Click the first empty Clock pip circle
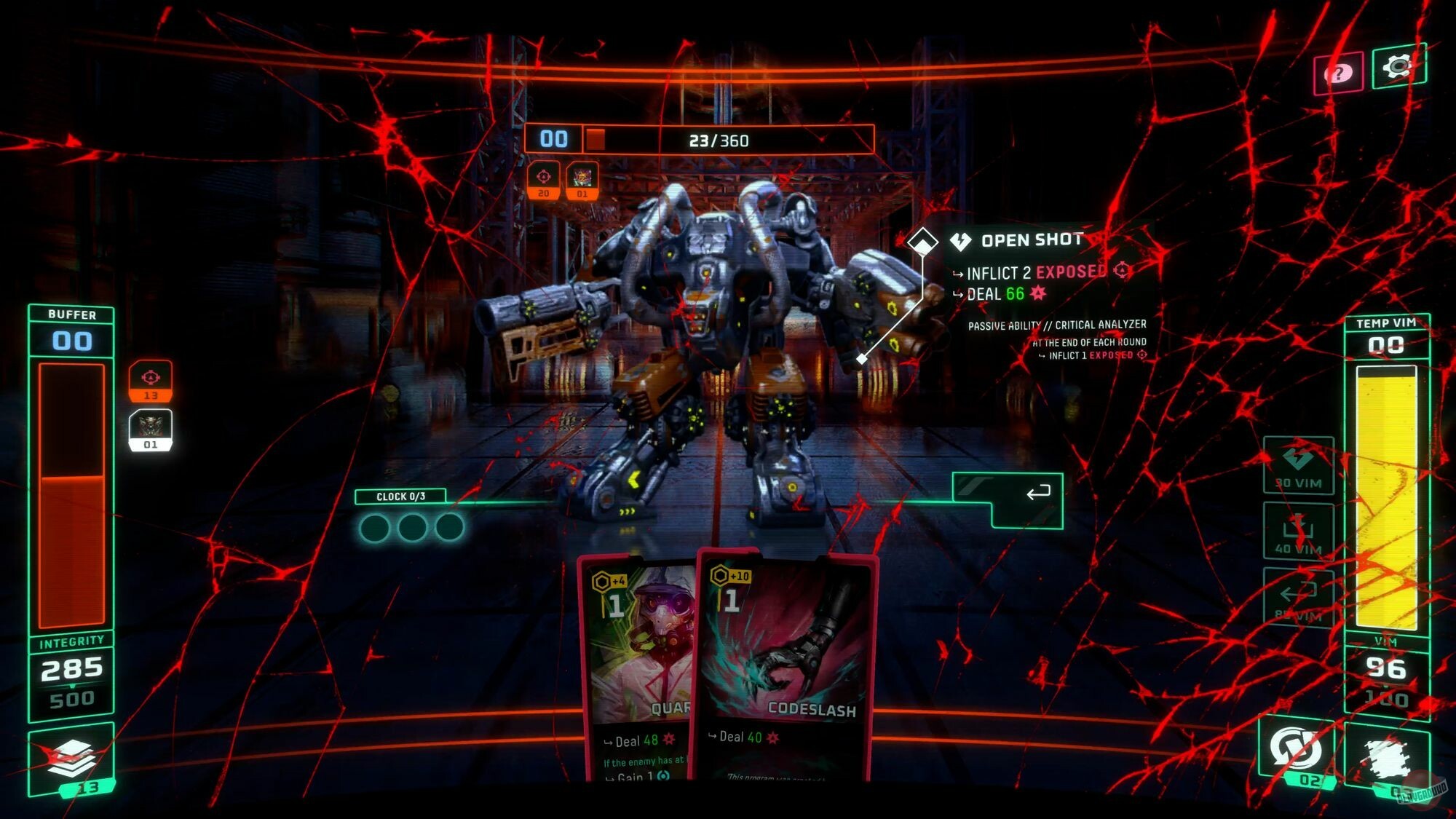The image size is (1456, 819). (x=376, y=527)
